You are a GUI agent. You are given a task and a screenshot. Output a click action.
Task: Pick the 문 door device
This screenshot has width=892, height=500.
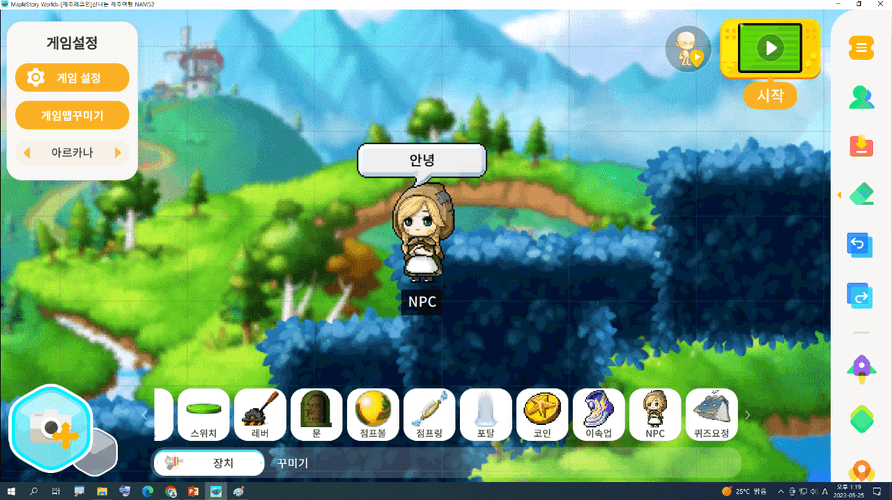click(x=316, y=414)
